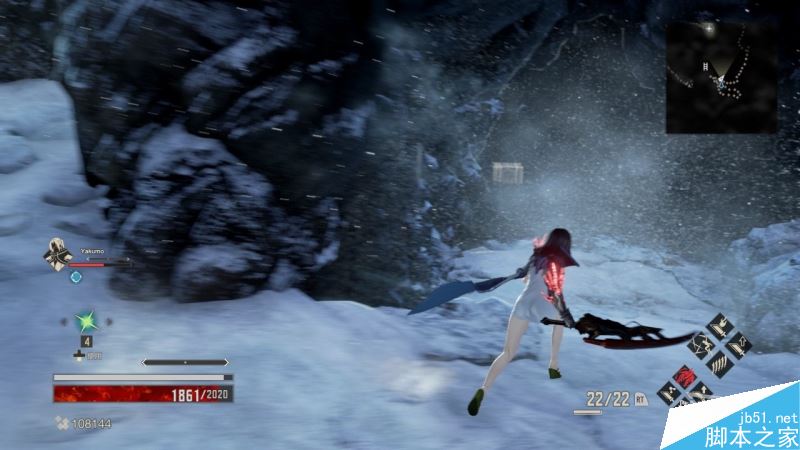Cycle quick item with the left arrow
Screen dimensions: 800x450
click(x=65, y=321)
